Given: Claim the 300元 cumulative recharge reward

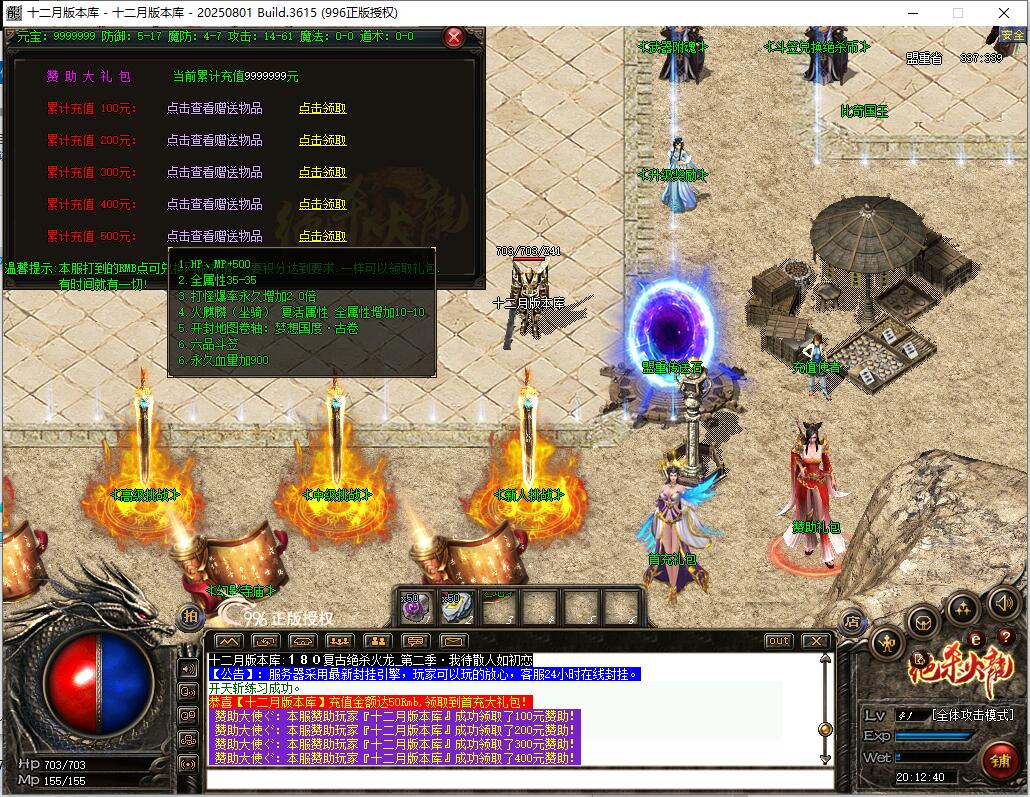Looking at the screenshot, I should pyautogui.click(x=322, y=172).
